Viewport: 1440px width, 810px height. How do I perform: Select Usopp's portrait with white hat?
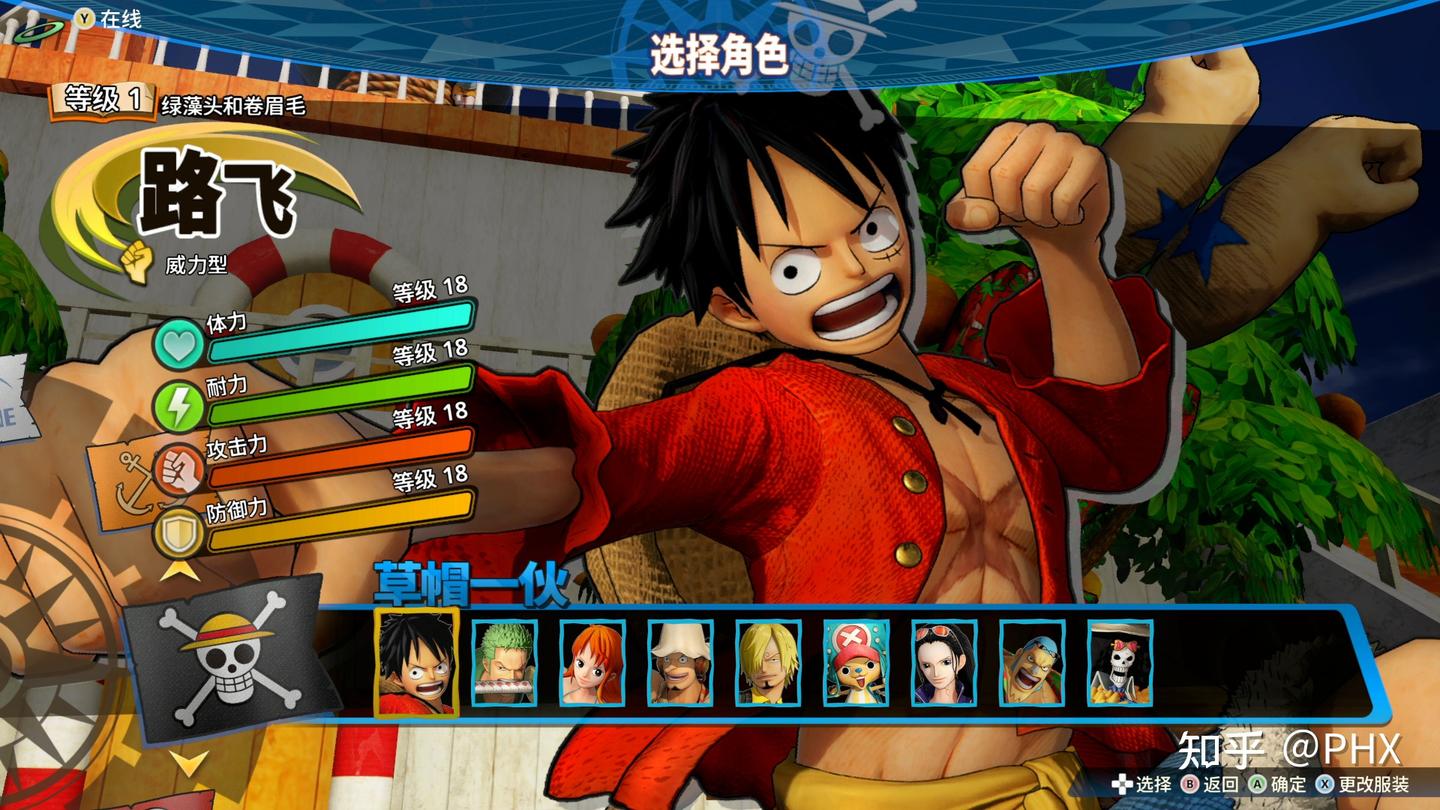[x=680, y=662]
